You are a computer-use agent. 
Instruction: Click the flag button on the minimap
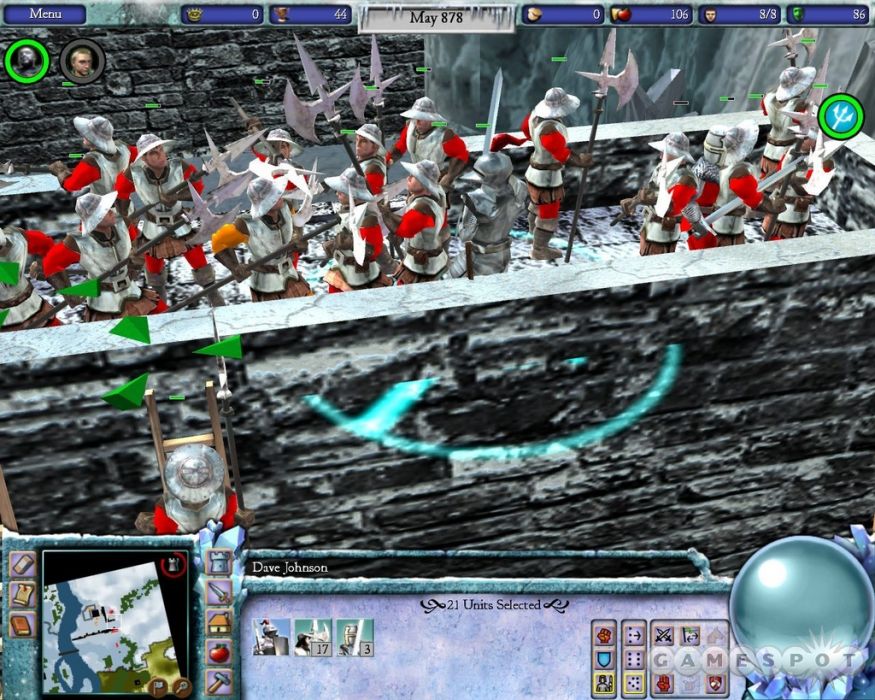click(x=157, y=686)
